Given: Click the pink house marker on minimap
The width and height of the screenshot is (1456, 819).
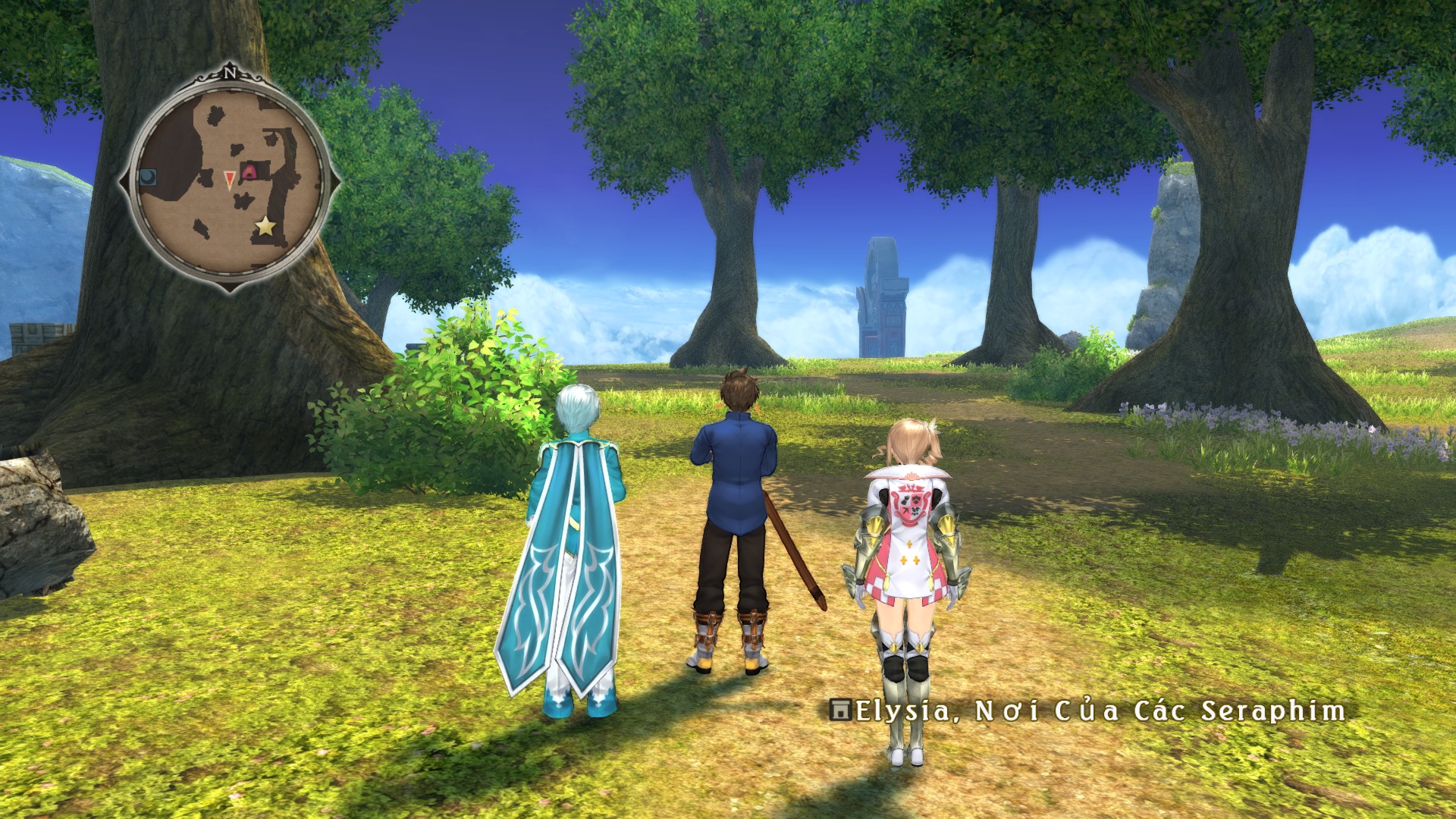Looking at the screenshot, I should click(248, 173).
